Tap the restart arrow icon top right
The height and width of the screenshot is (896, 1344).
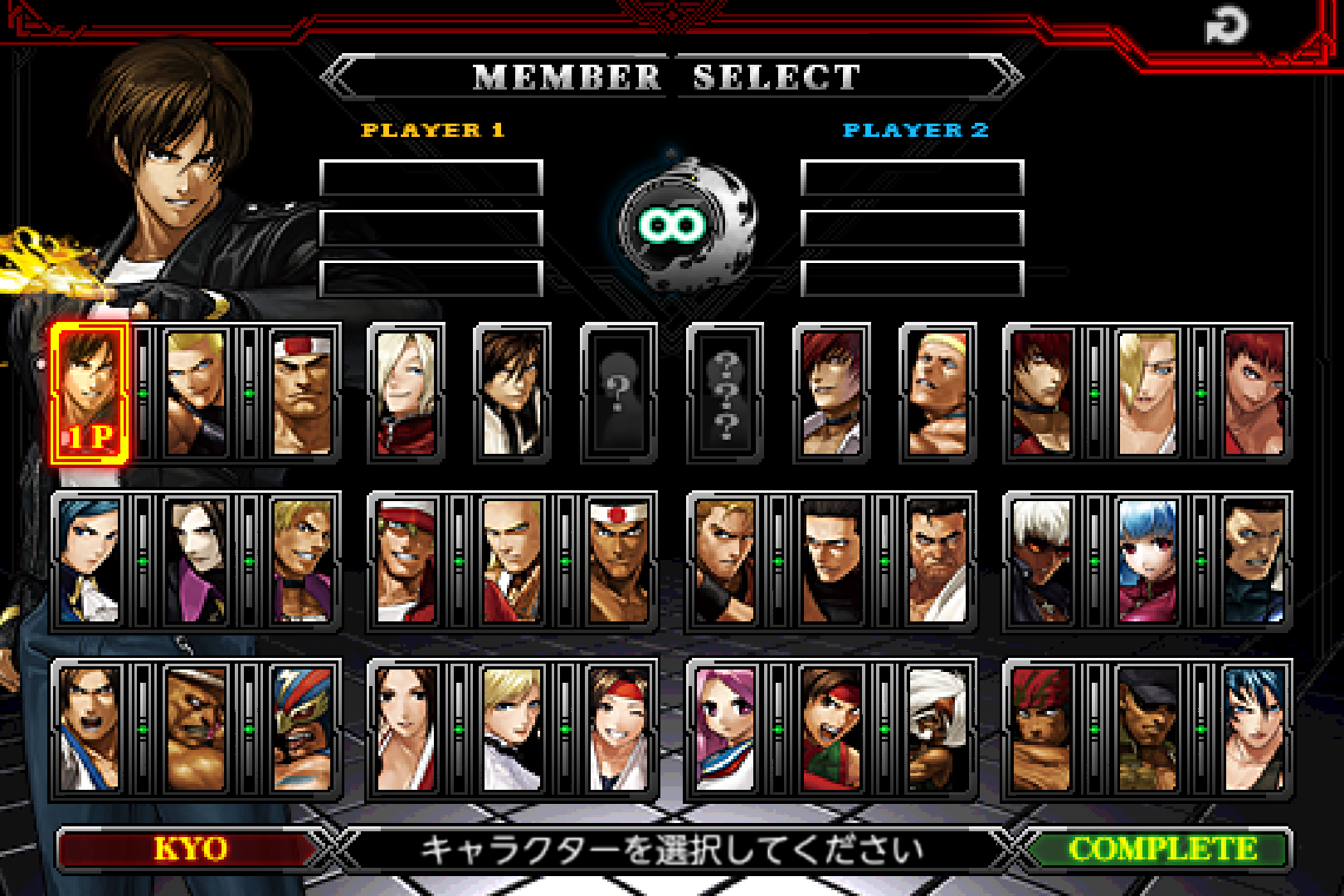tap(1225, 25)
